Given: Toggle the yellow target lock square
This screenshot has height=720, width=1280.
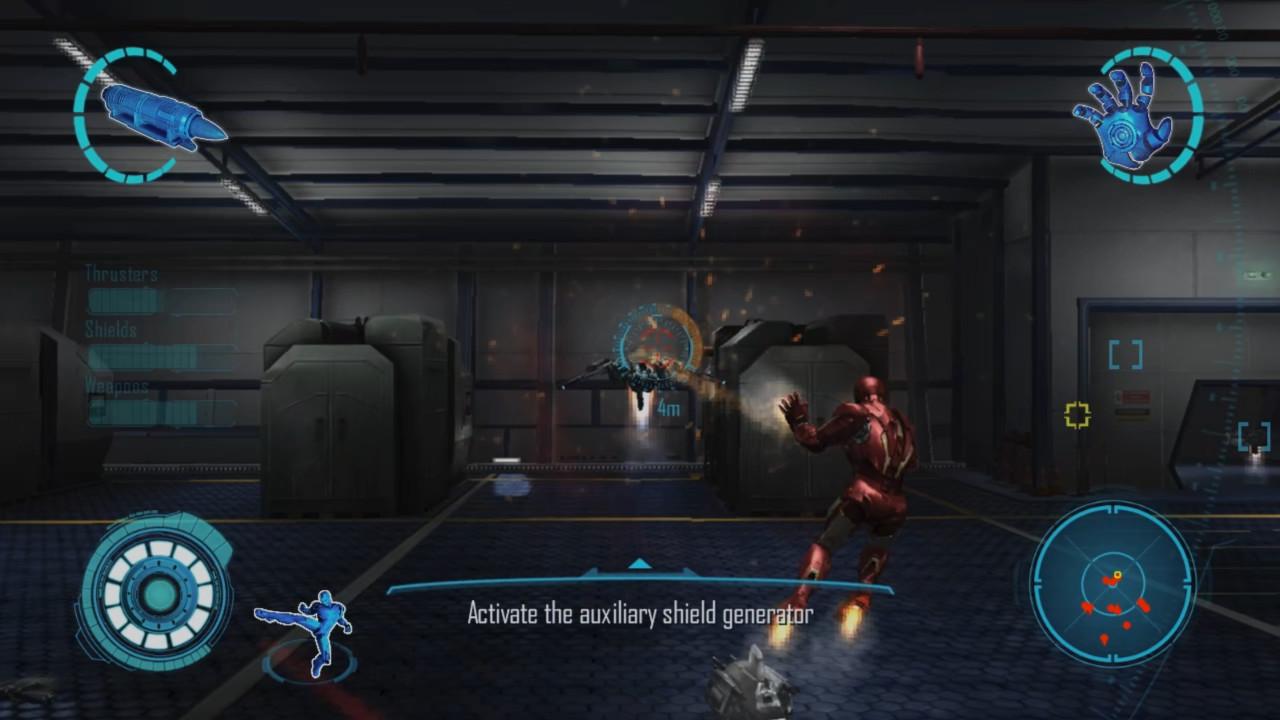Looking at the screenshot, I should pos(1078,413).
